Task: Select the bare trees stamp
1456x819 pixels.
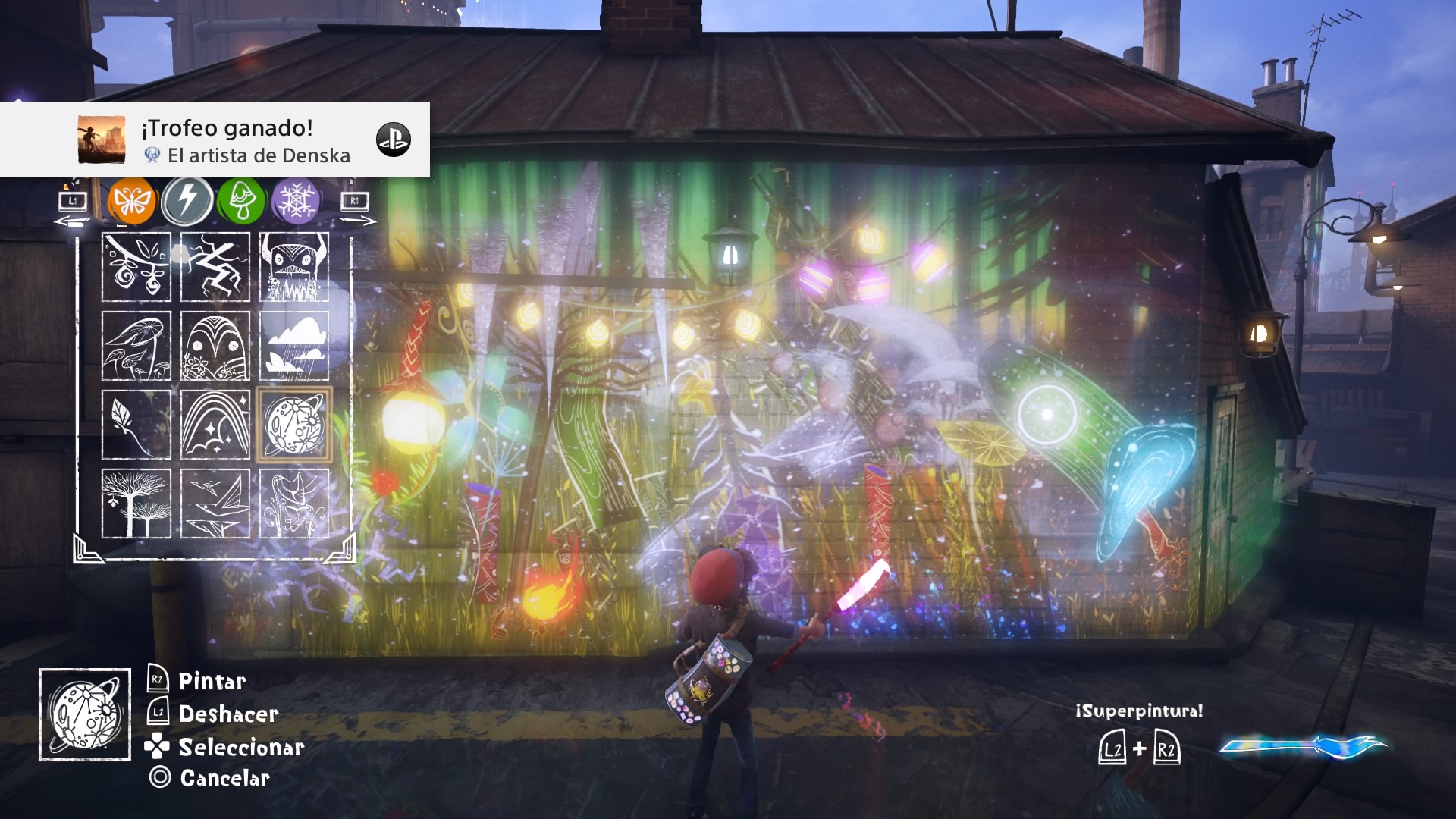Action: tap(137, 500)
